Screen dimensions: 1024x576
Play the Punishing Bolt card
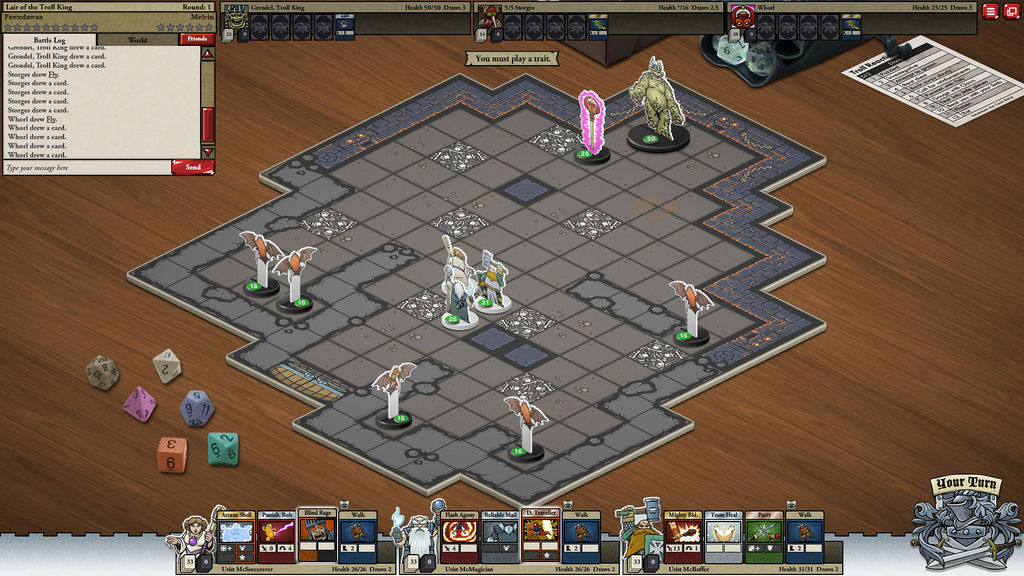coord(275,537)
